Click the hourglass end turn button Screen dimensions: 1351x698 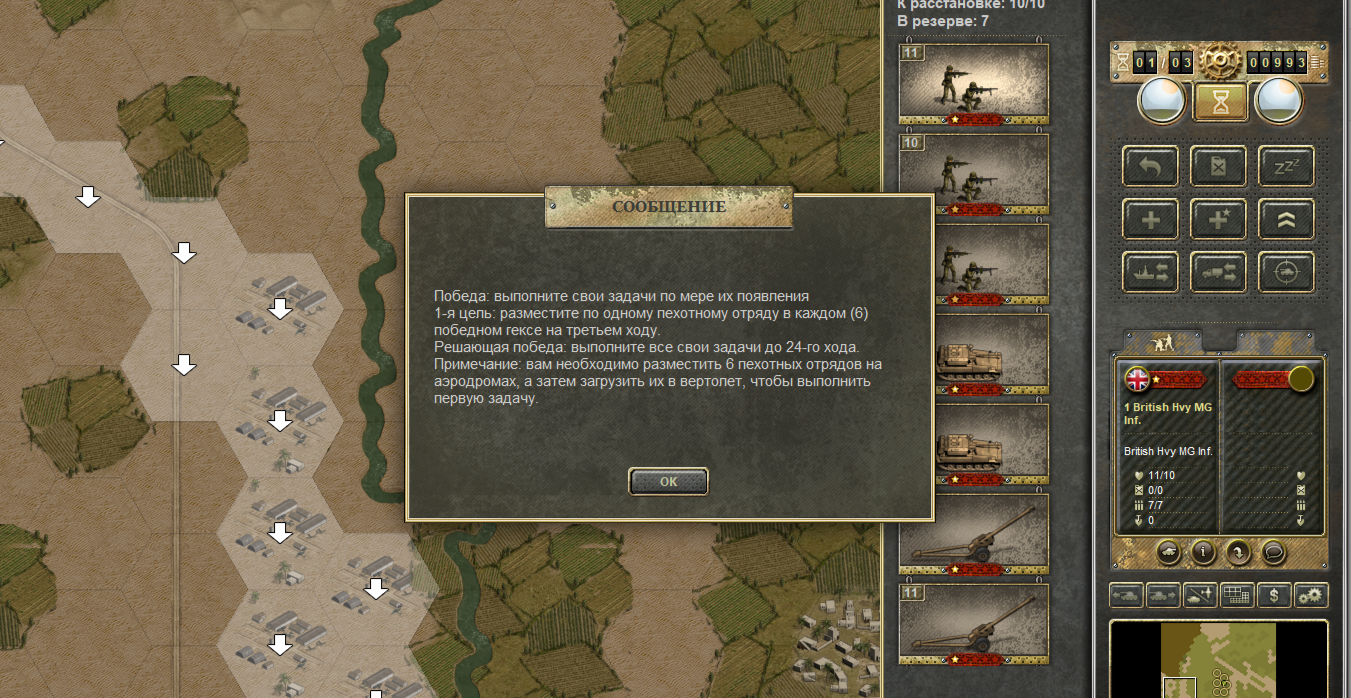coord(1219,100)
